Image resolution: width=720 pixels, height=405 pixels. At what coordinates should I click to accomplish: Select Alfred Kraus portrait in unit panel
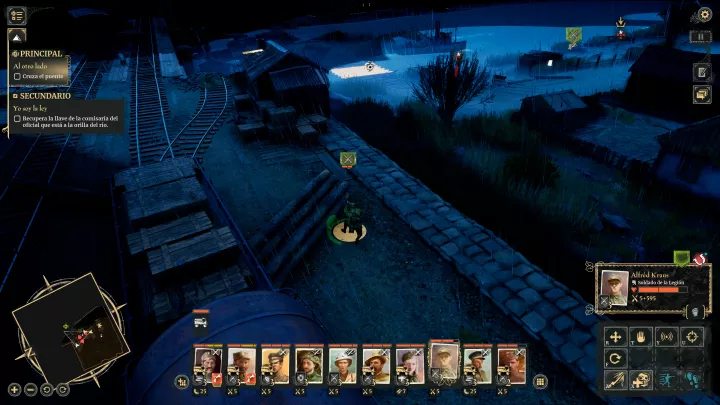pos(612,287)
